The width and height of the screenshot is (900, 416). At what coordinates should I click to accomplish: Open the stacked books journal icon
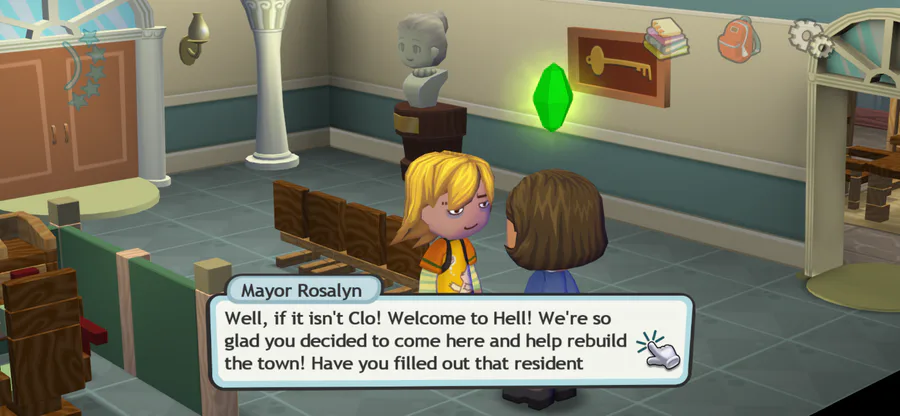point(662,38)
